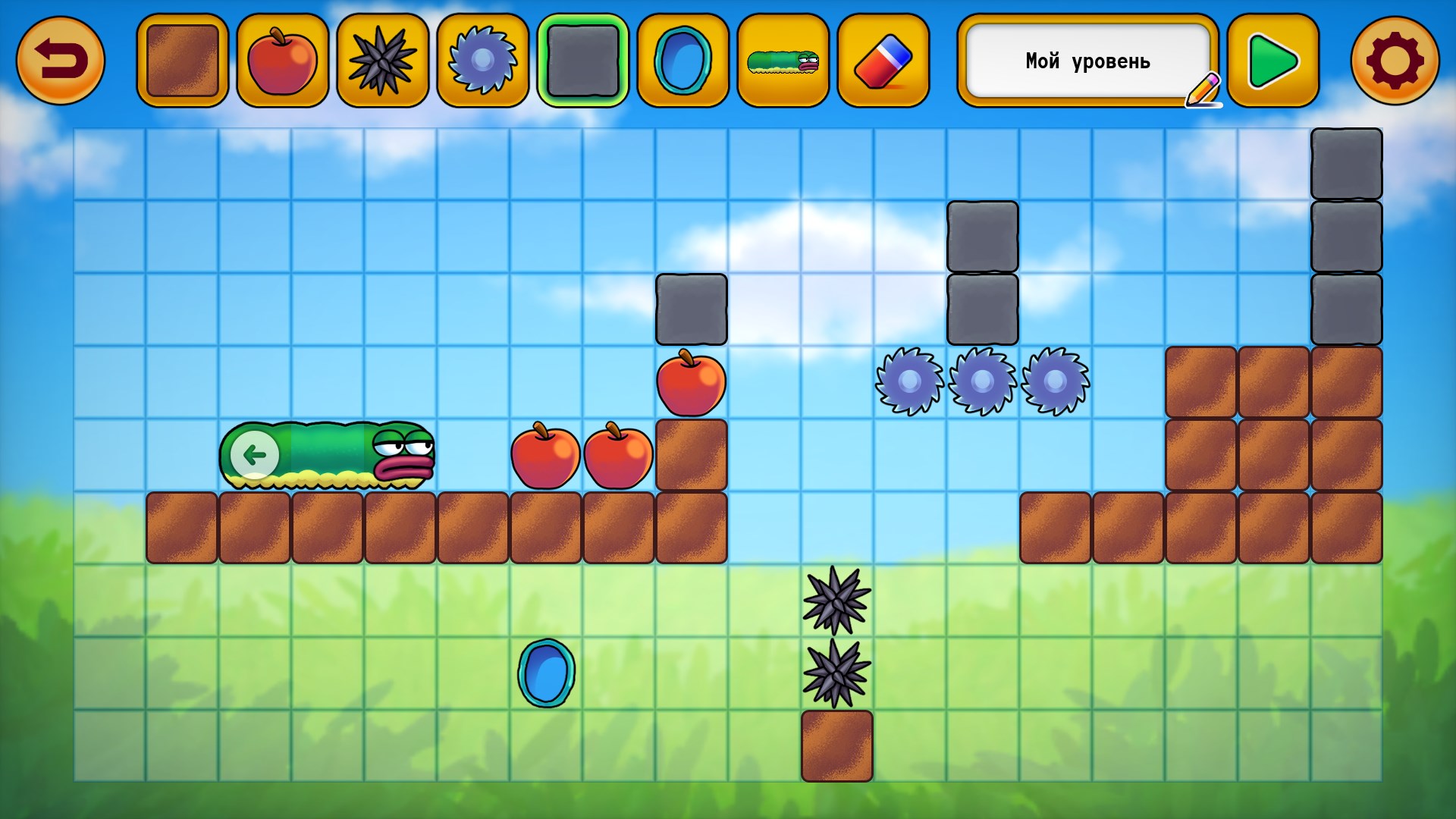The width and height of the screenshot is (1456, 819).
Task: Select the apple placement tool
Action: [281, 60]
